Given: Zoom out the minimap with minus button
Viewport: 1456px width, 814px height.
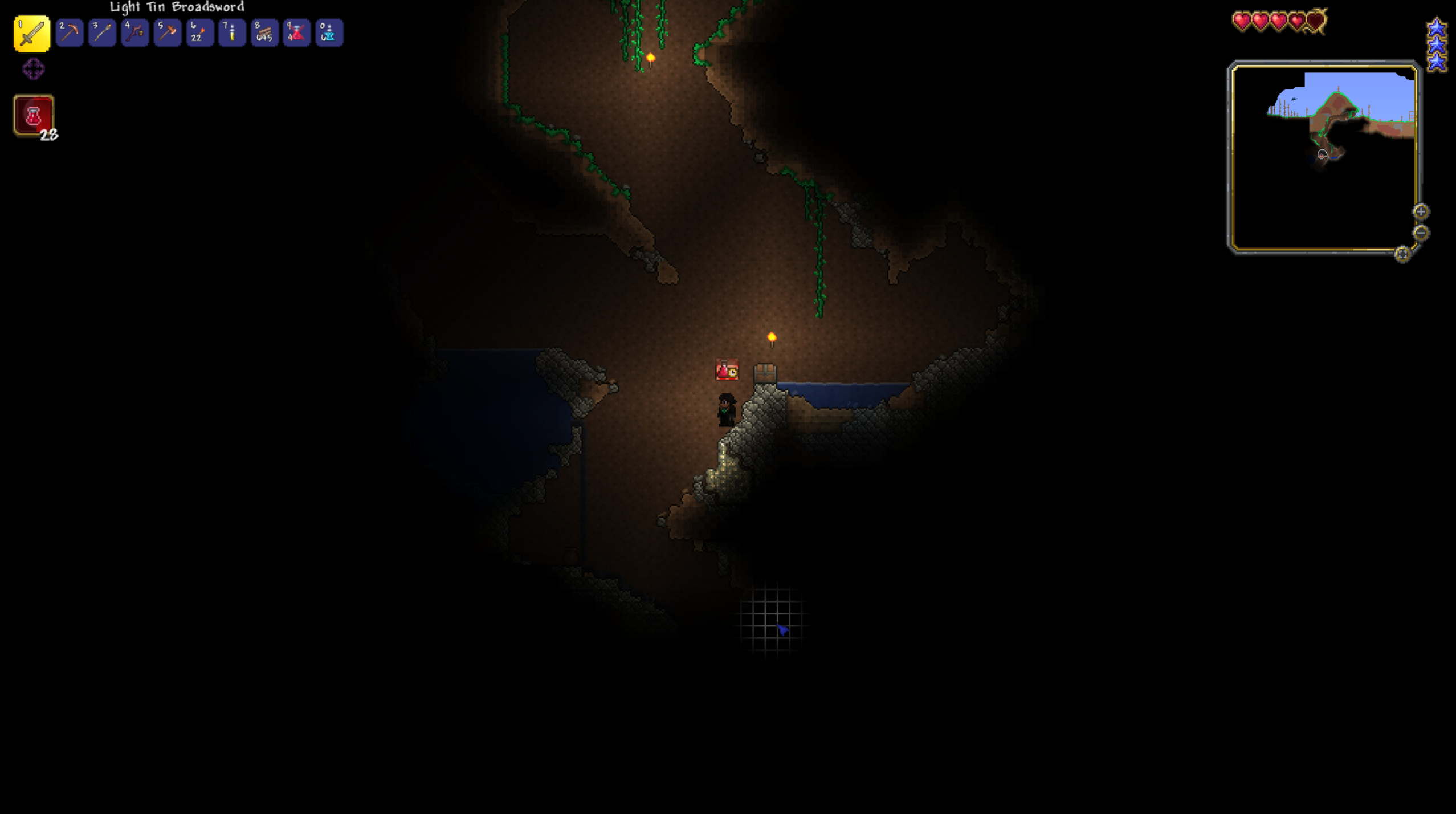Looking at the screenshot, I should pos(1421,233).
